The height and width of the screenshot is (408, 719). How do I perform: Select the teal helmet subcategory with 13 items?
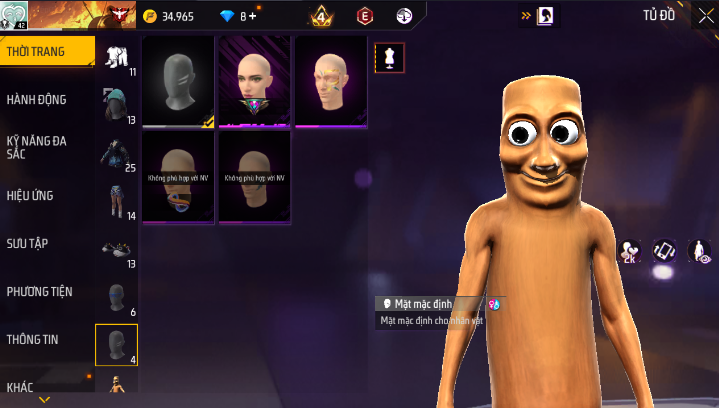click(x=117, y=105)
